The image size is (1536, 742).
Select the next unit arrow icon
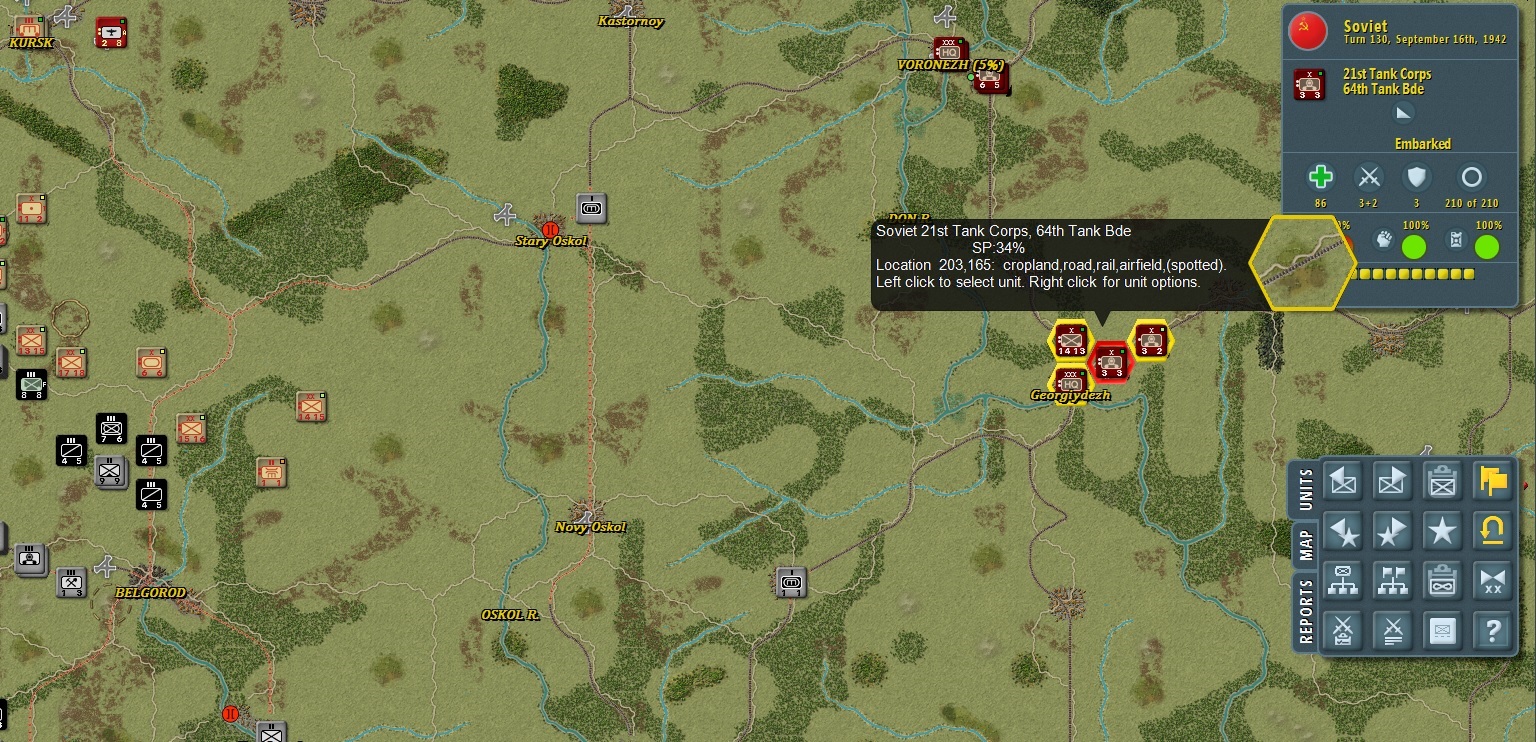[1392, 481]
